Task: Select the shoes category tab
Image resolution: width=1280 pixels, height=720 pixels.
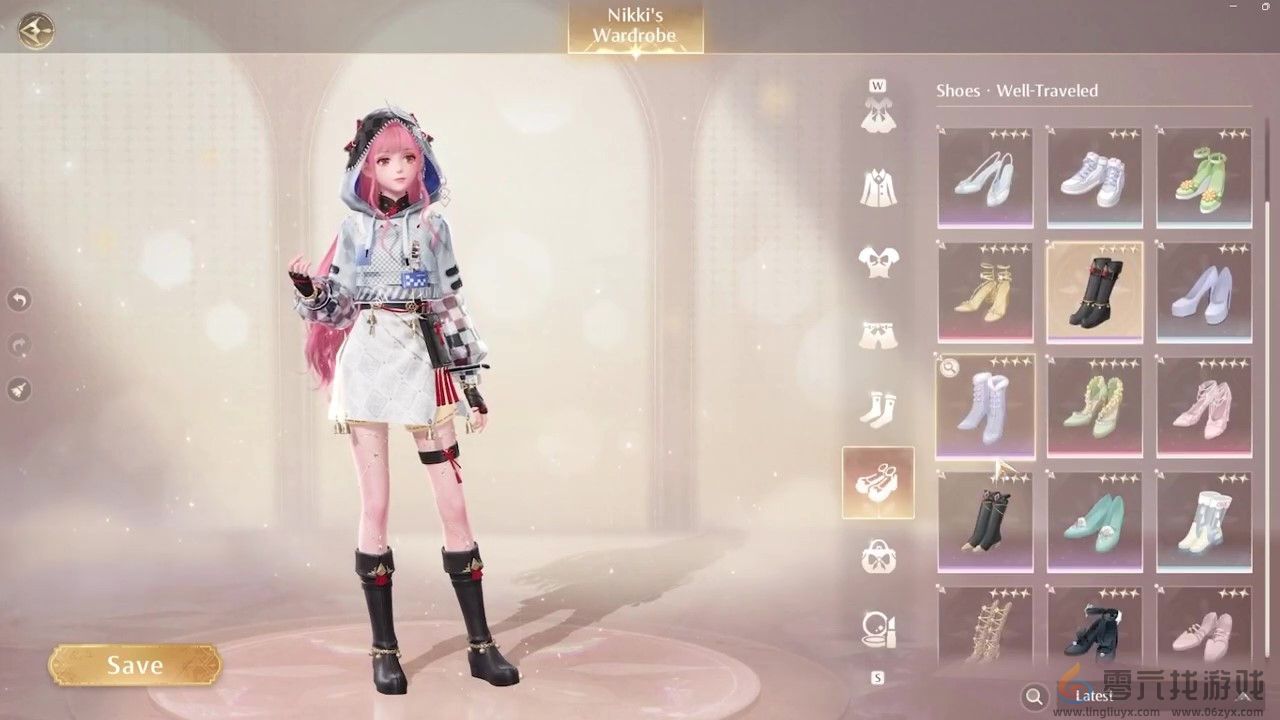Action: click(x=878, y=482)
